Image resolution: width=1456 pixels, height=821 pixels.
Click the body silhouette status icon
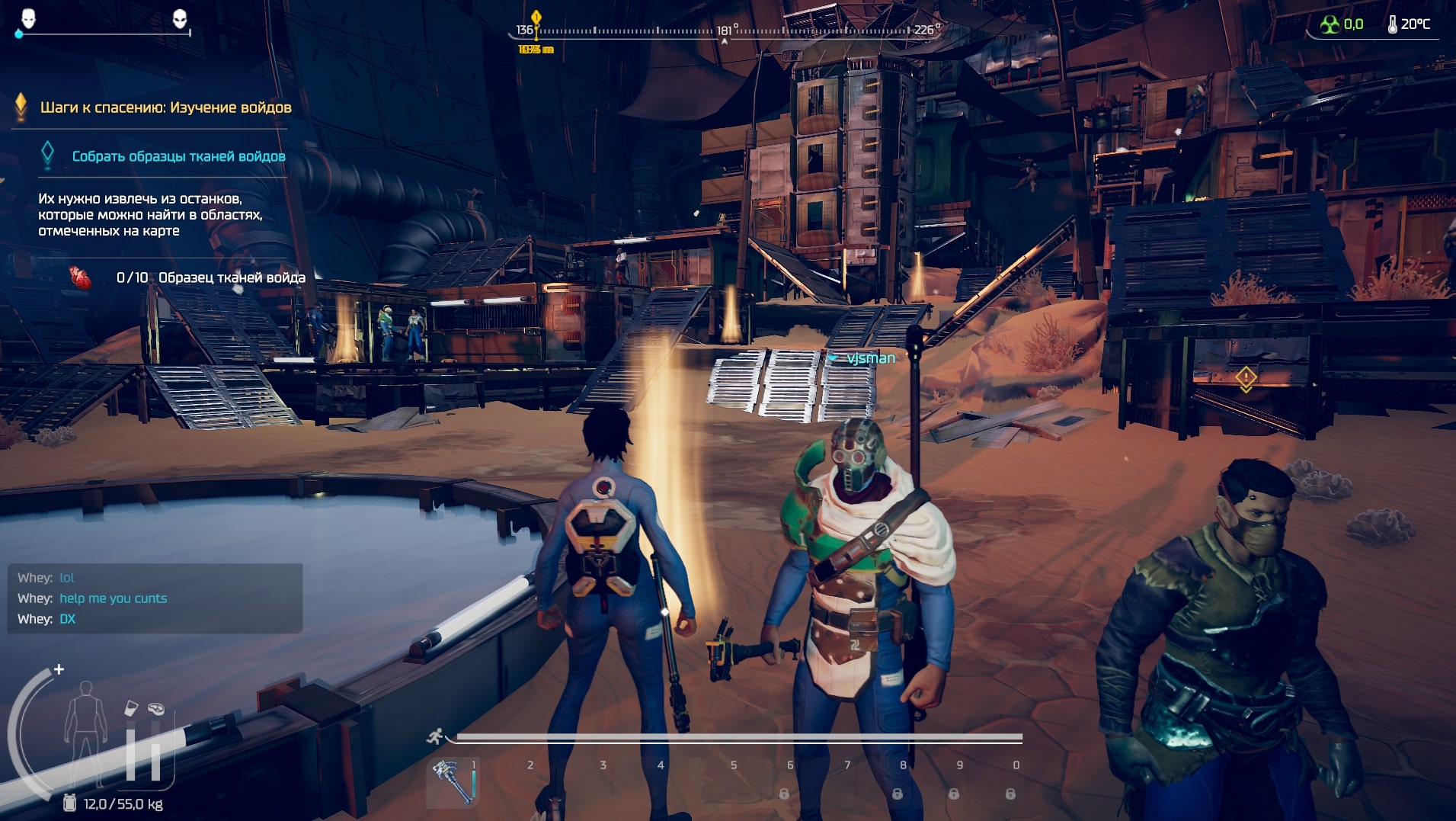[x=85, y=730]
